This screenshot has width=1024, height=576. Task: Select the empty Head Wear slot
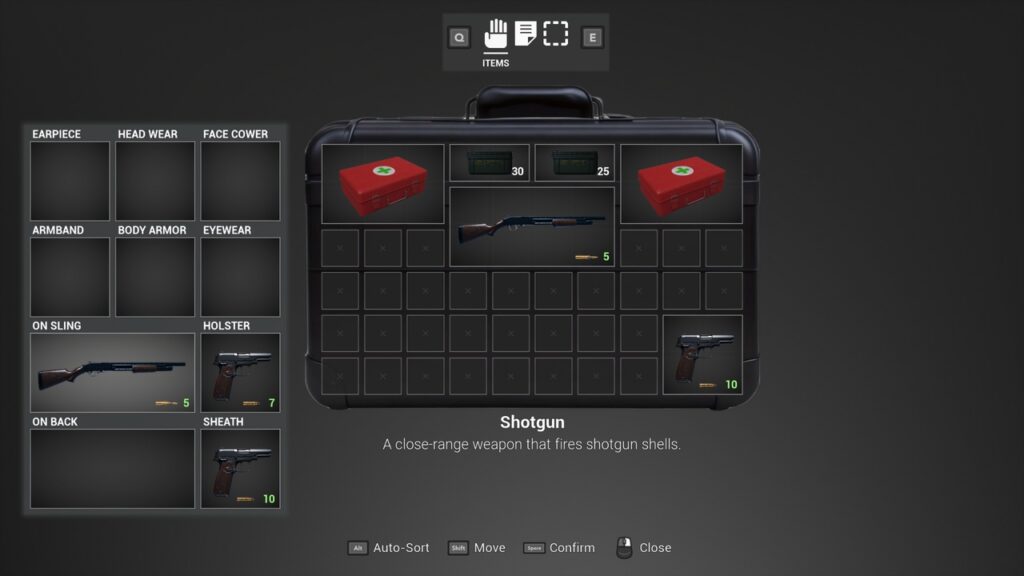click(x=155, y=181)
